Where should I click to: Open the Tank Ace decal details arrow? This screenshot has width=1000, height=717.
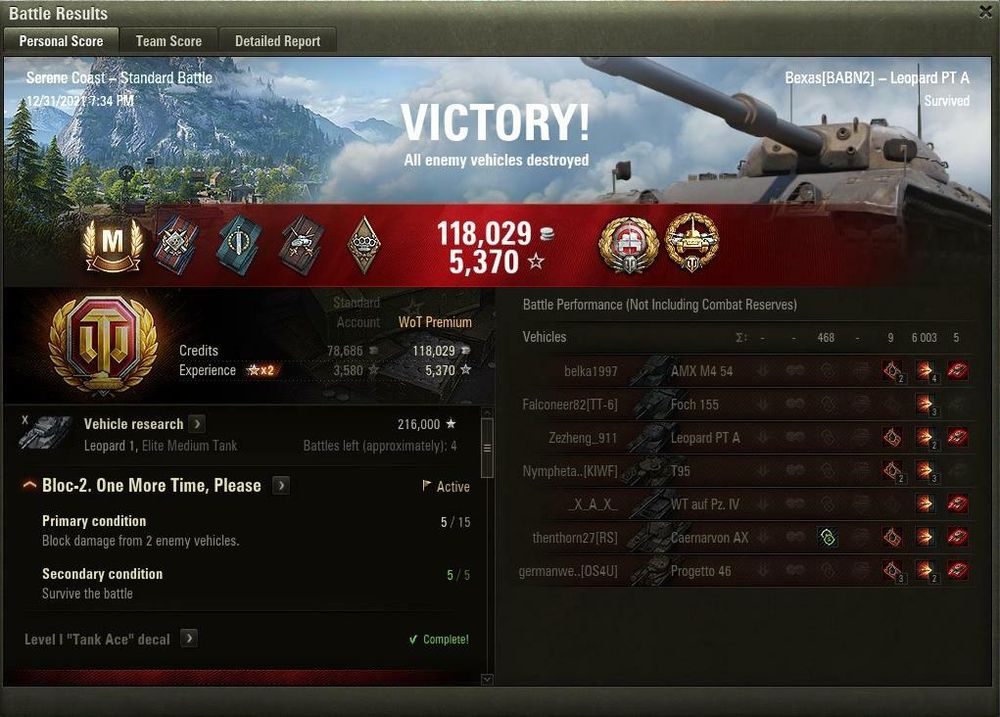click(x=188, y=639)
